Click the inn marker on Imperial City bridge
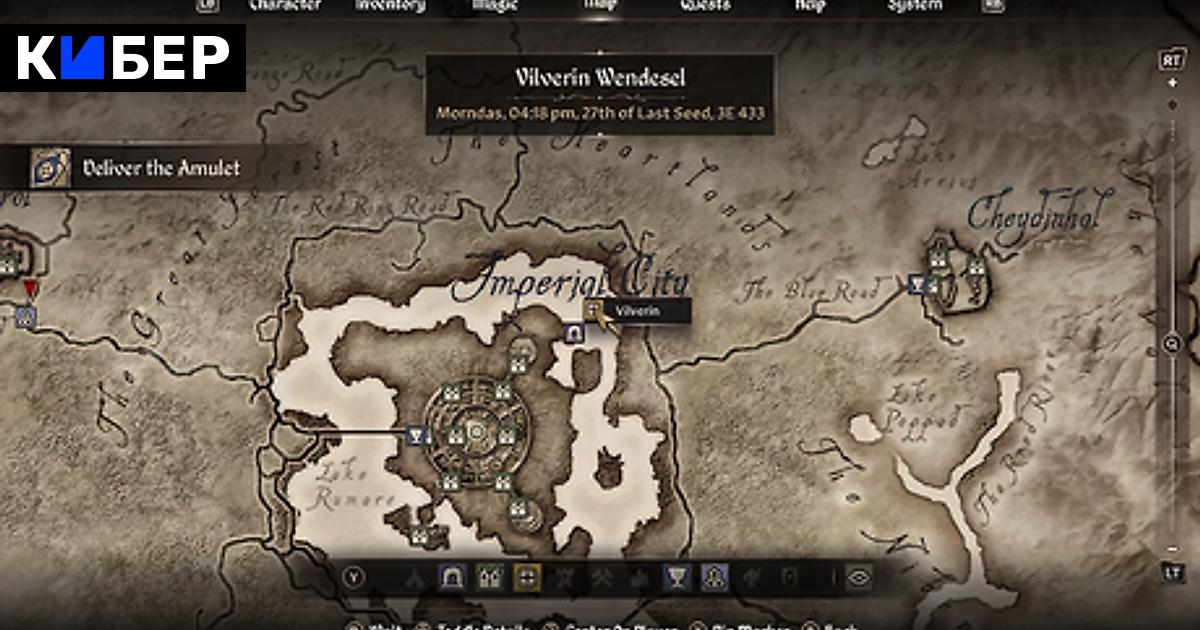The height and width of the screenshot is (630, 1200). point(419,435)
